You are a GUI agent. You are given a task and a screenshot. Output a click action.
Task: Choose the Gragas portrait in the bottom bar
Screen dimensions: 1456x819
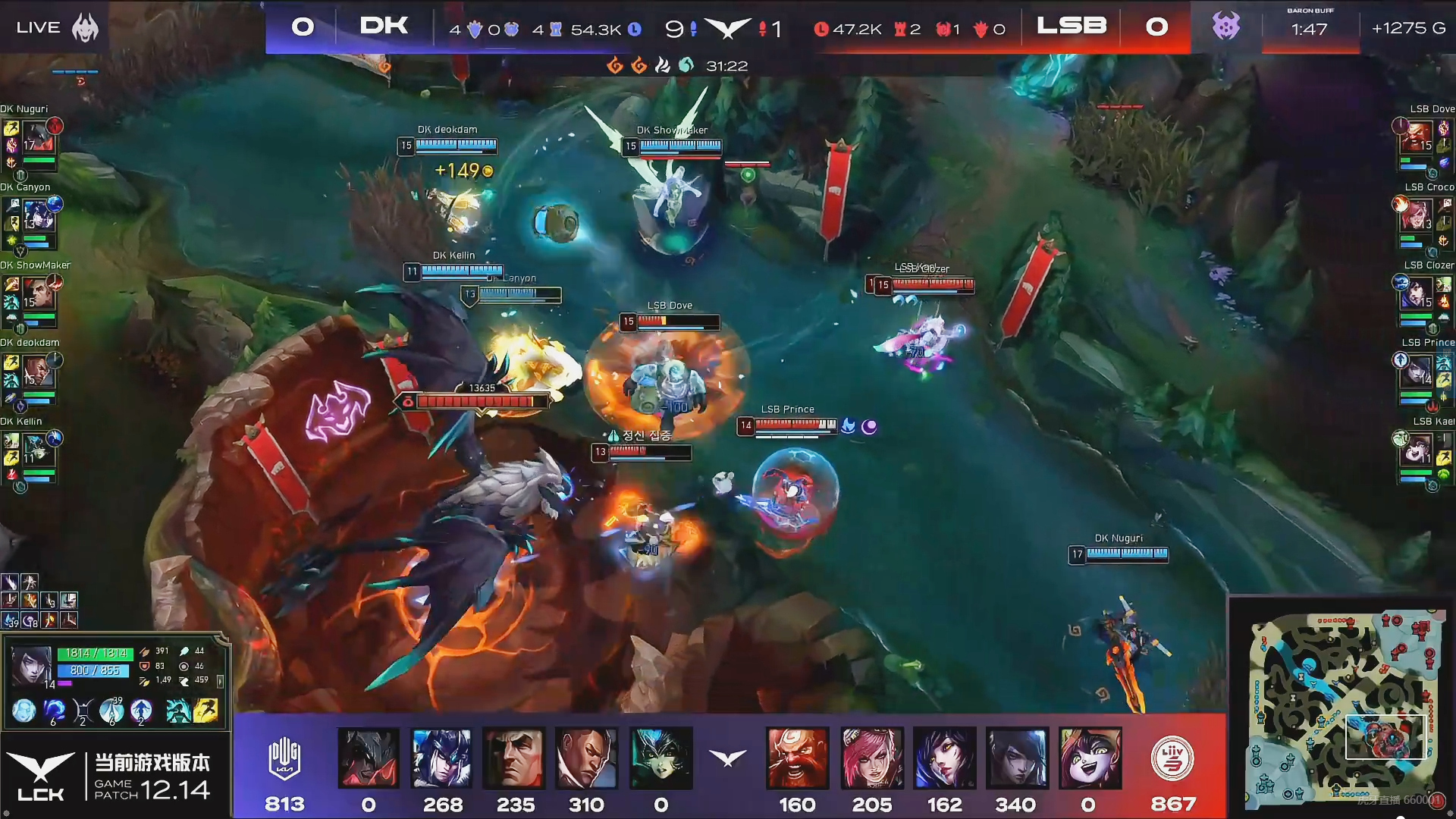coord(798,758)
